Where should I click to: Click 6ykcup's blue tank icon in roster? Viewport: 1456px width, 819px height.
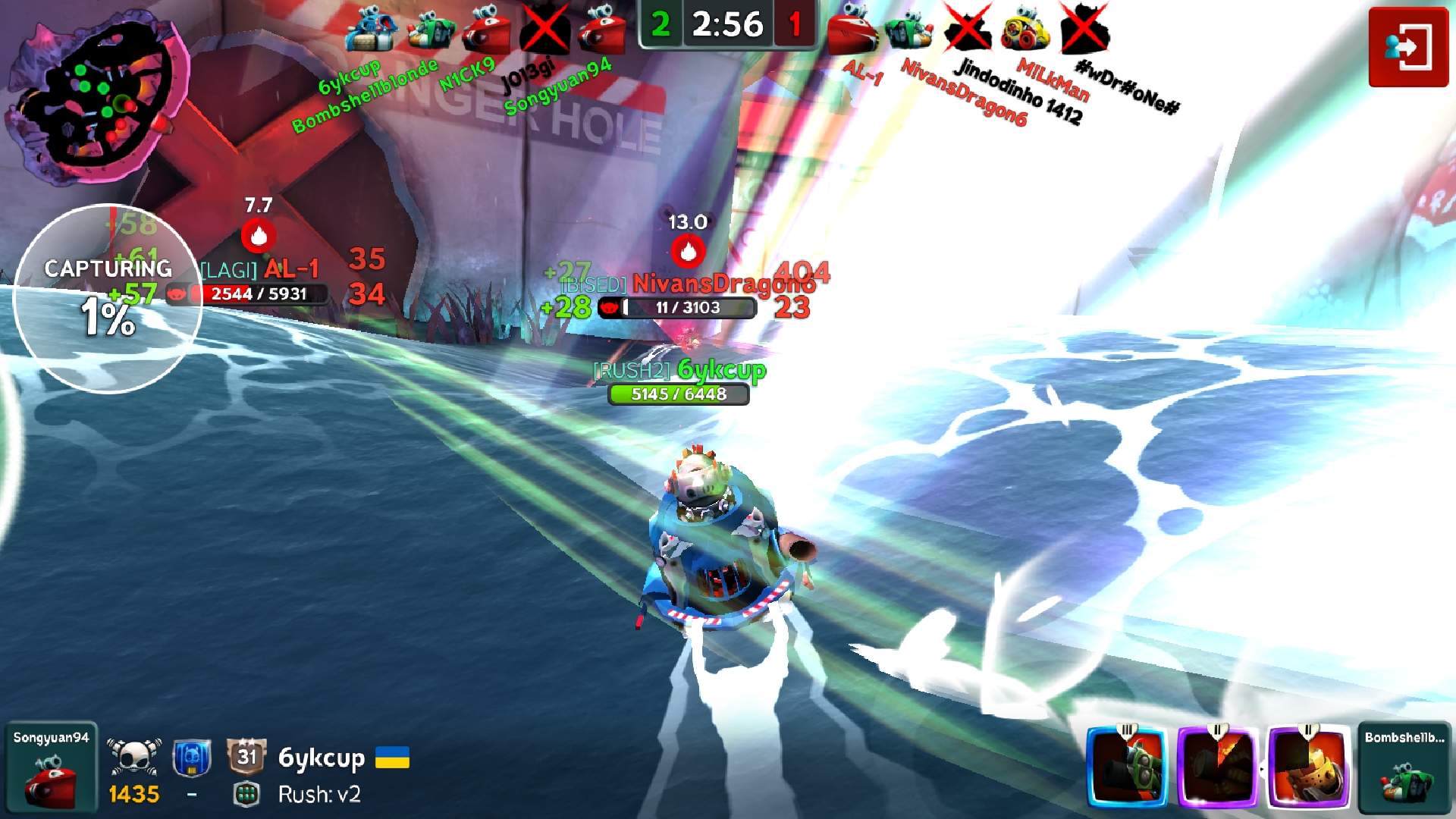(371, 30)
